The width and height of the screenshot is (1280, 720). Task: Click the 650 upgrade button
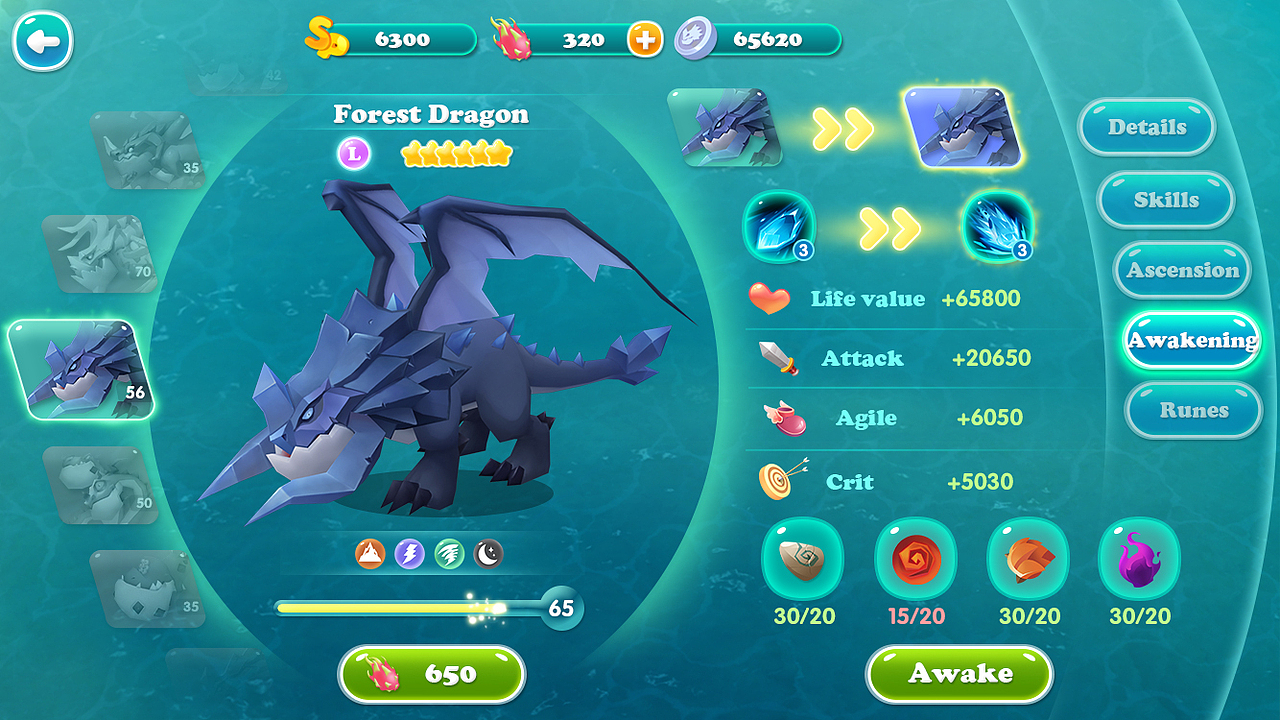(431, 675)
